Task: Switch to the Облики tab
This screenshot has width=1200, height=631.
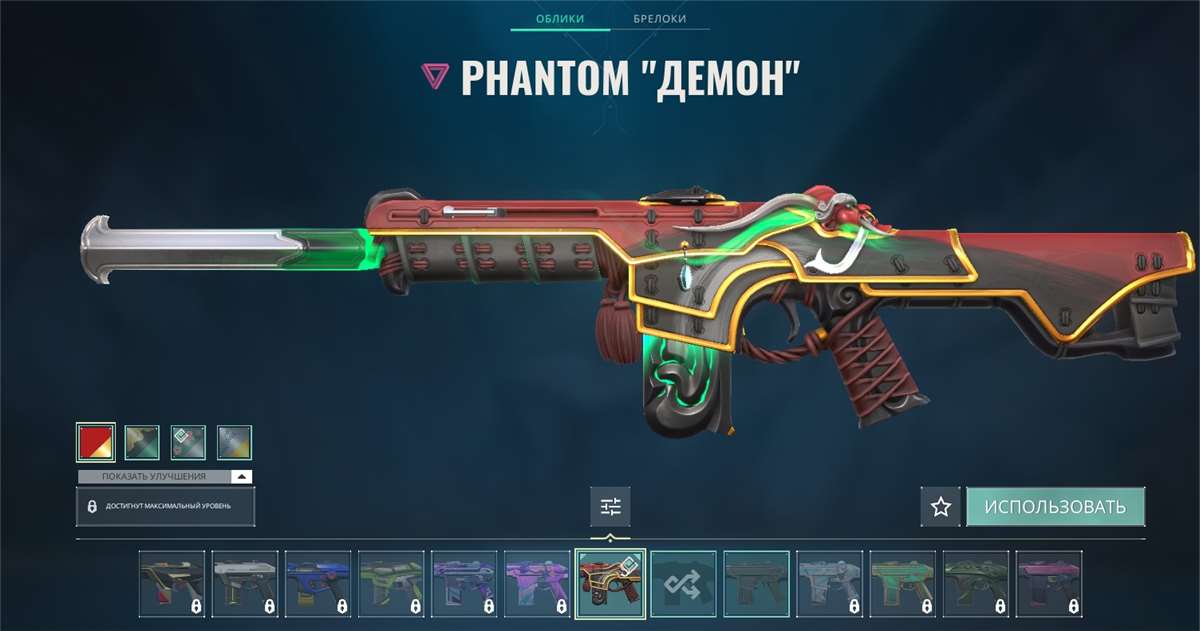Action: (559, 19)
